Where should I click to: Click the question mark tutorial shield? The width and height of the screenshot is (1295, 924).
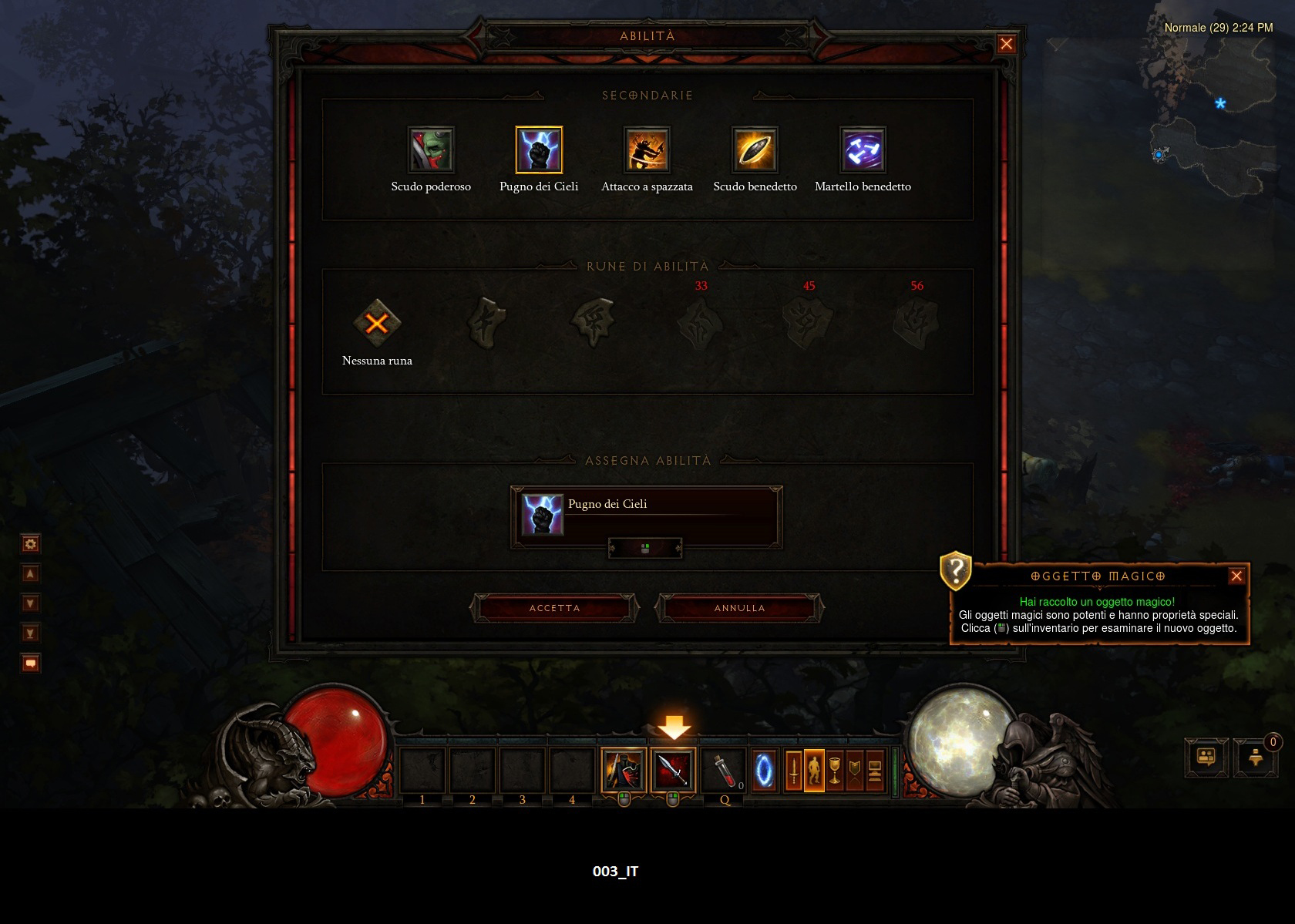click(956, 571)
